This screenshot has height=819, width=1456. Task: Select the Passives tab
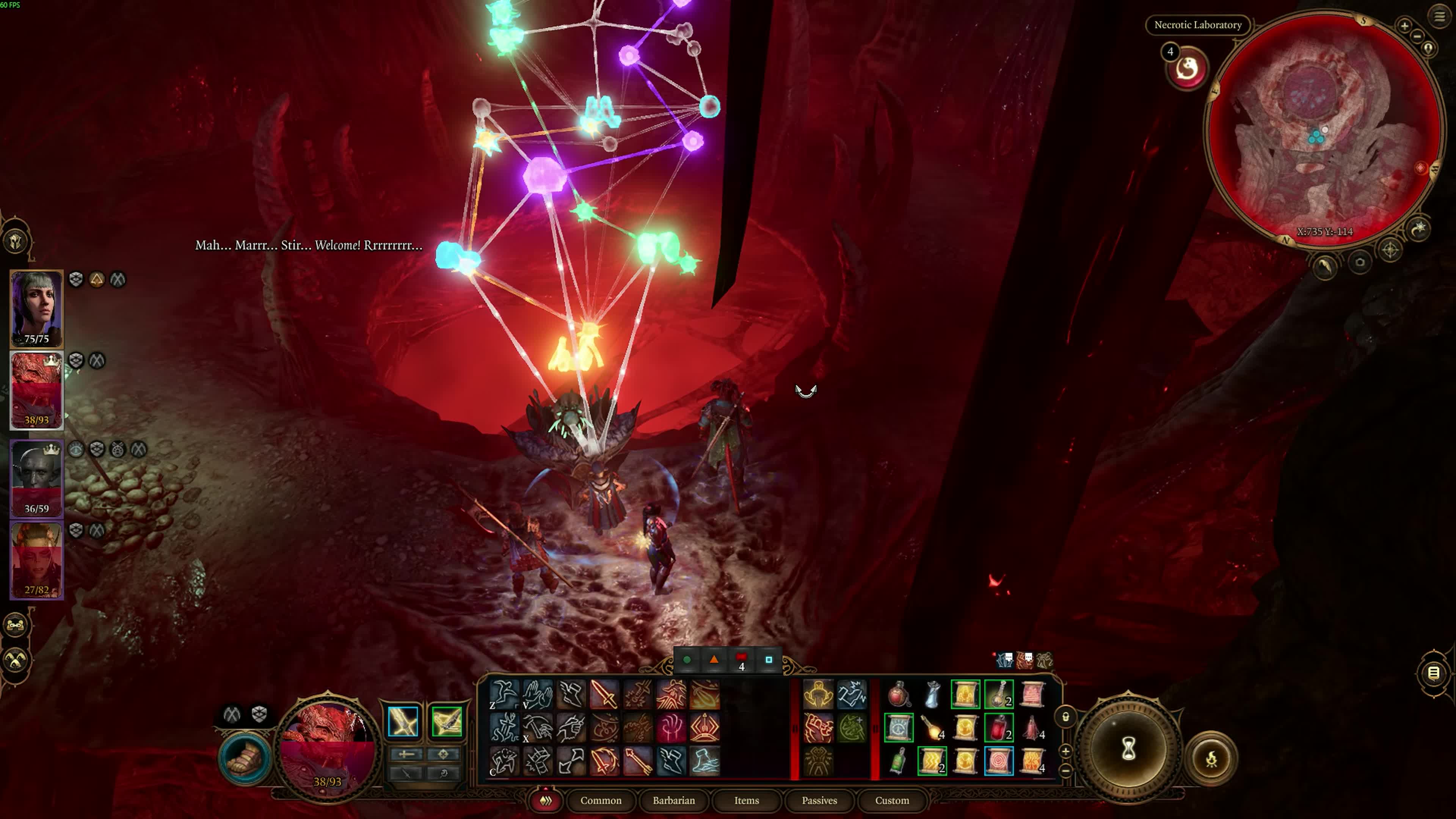coord(819,800)
